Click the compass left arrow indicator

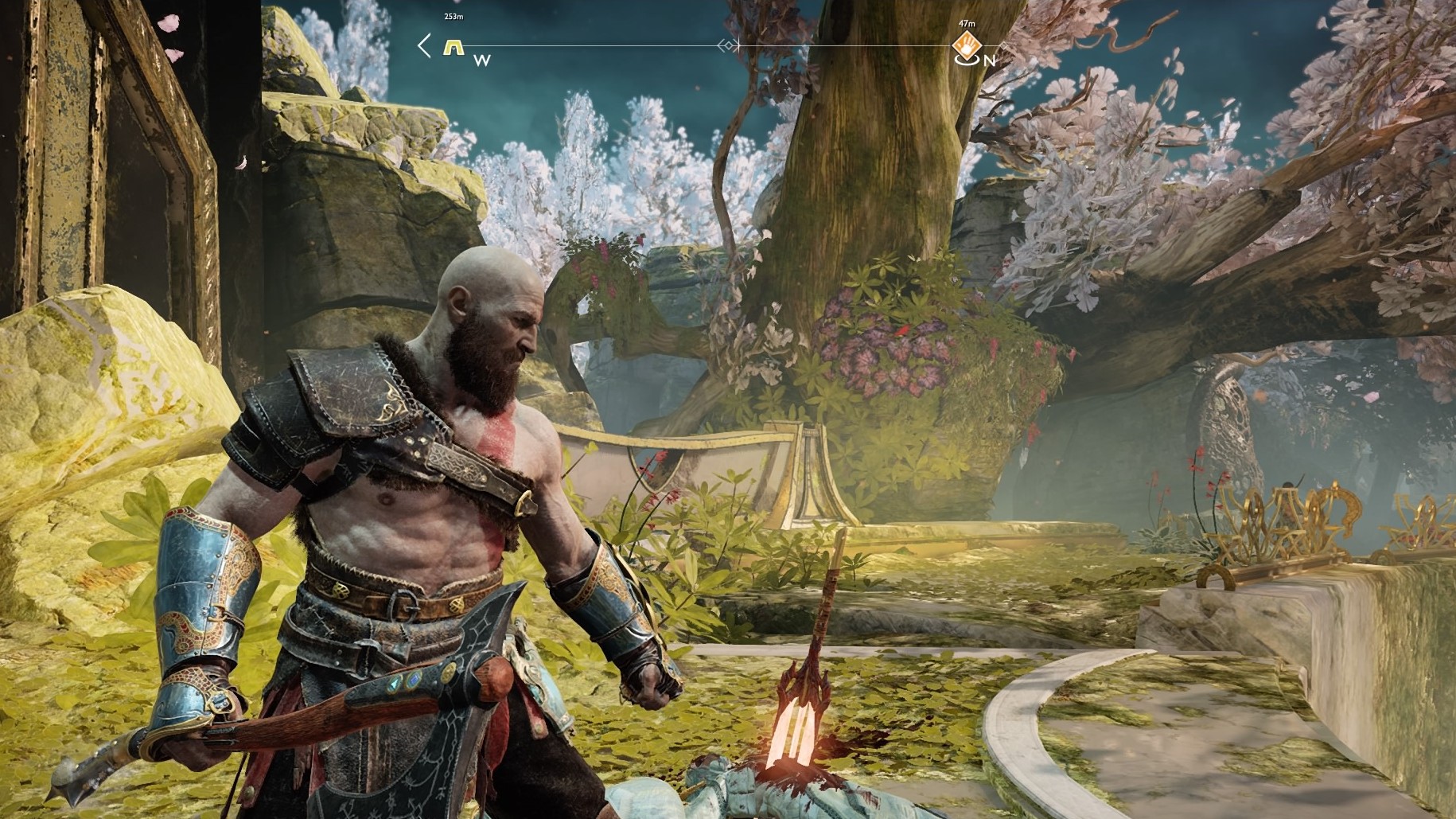(x=425, y=45)
